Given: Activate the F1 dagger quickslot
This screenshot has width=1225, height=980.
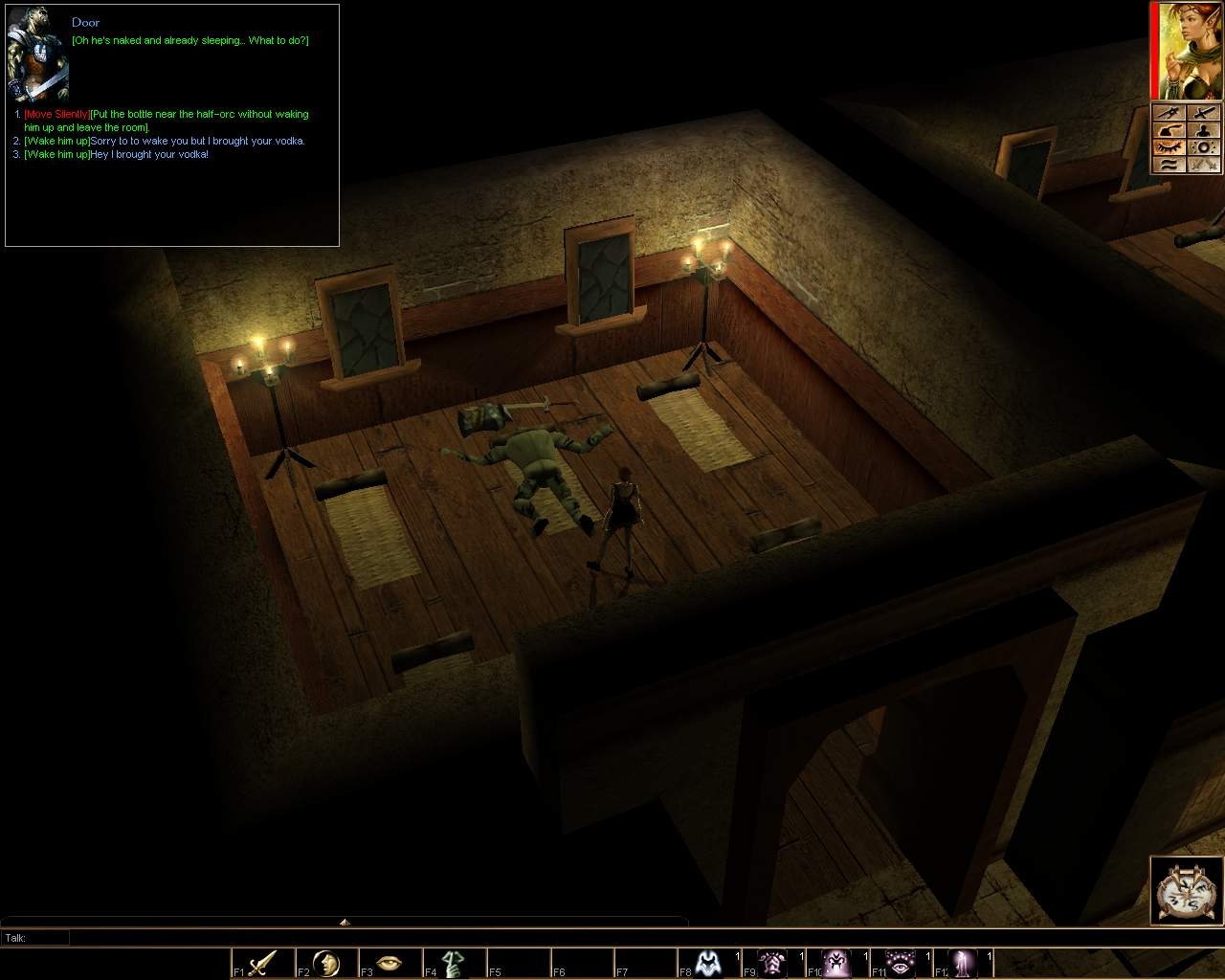Looking at the screenshot, I should pyautogui.click(x=262, y=962).
